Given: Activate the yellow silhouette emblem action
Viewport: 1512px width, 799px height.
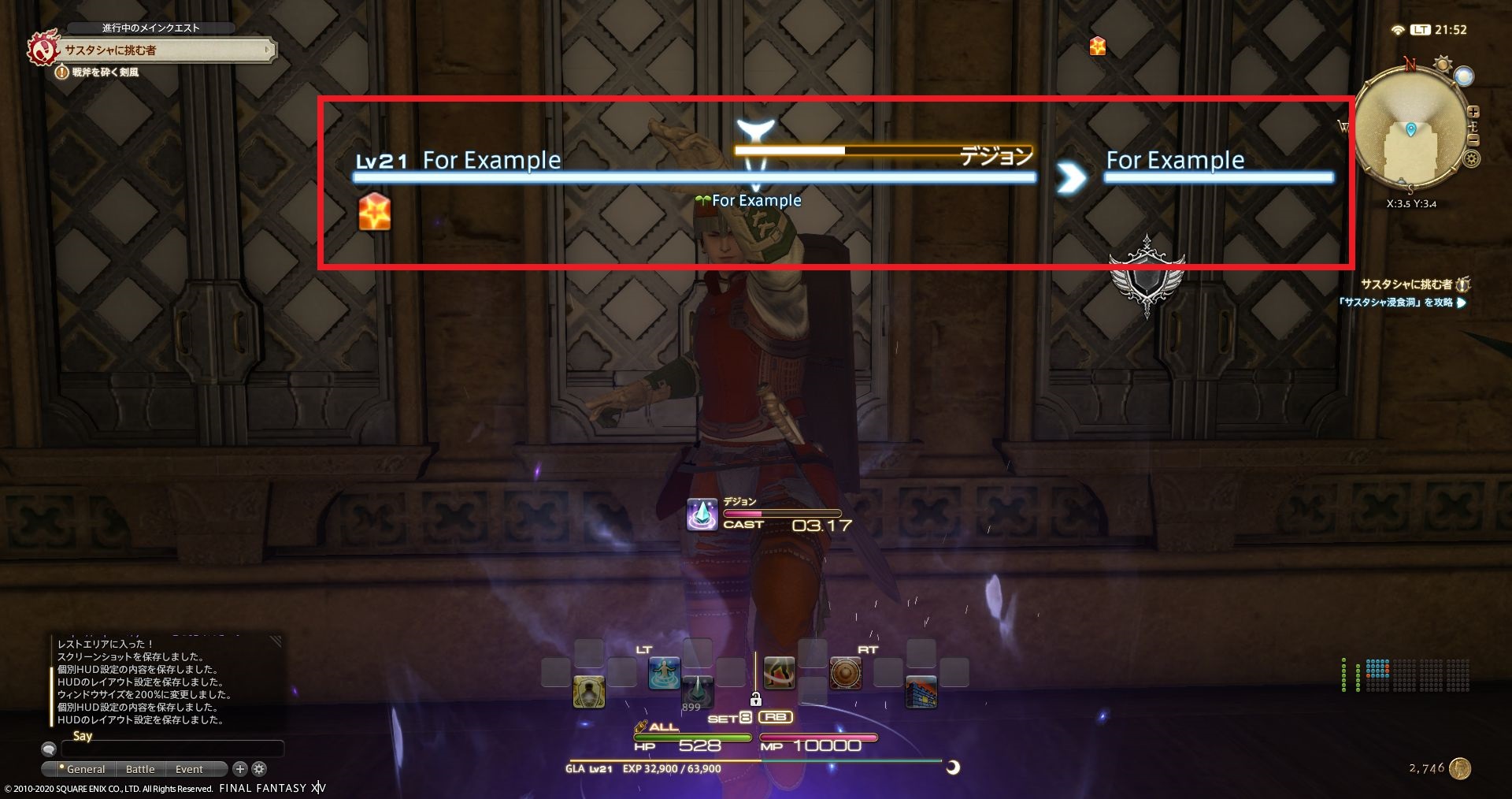Looking at the screenshot, I should [588, 691].
